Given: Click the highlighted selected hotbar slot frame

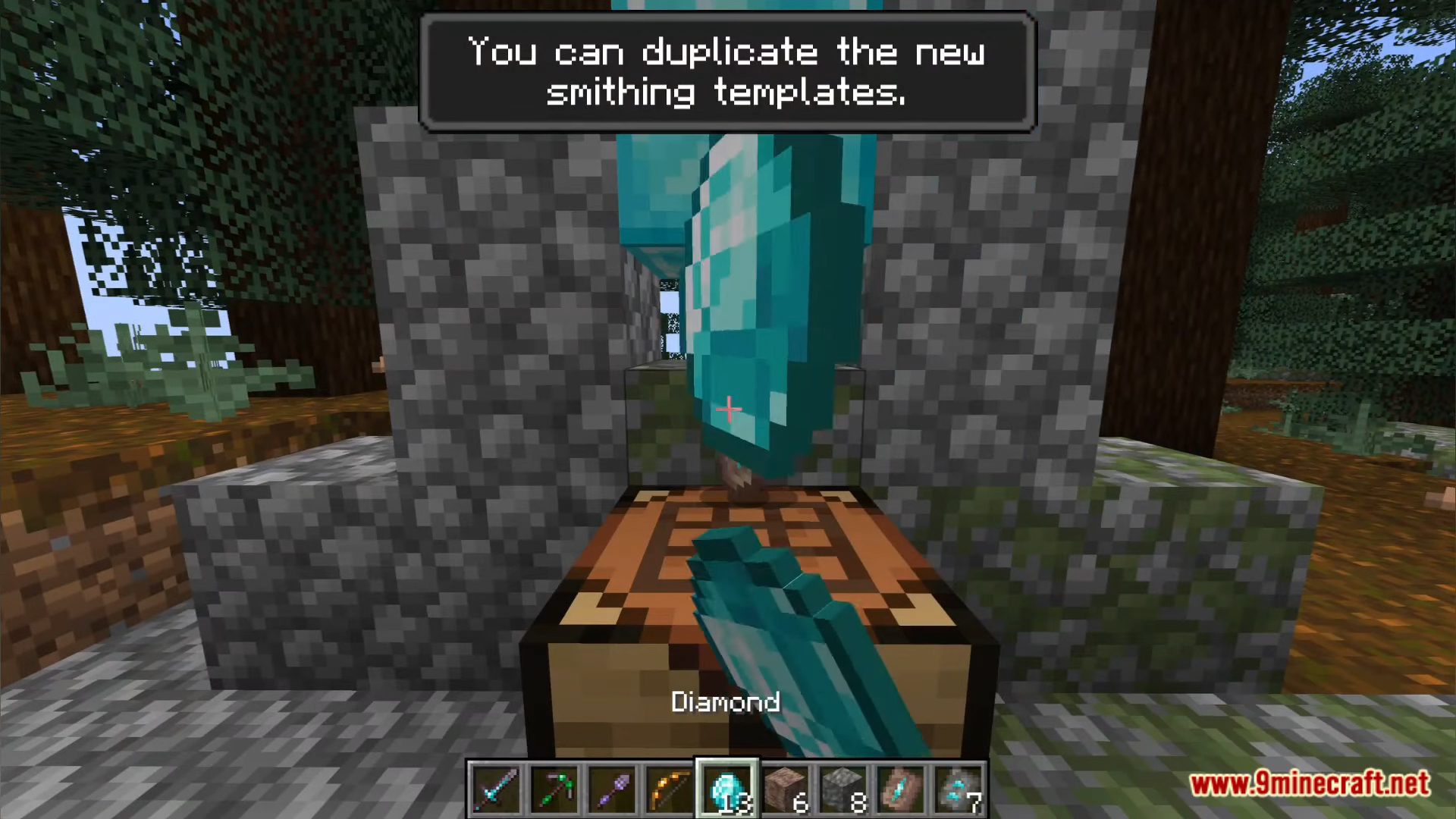Looking at the screenshot, I should [727, 786].
